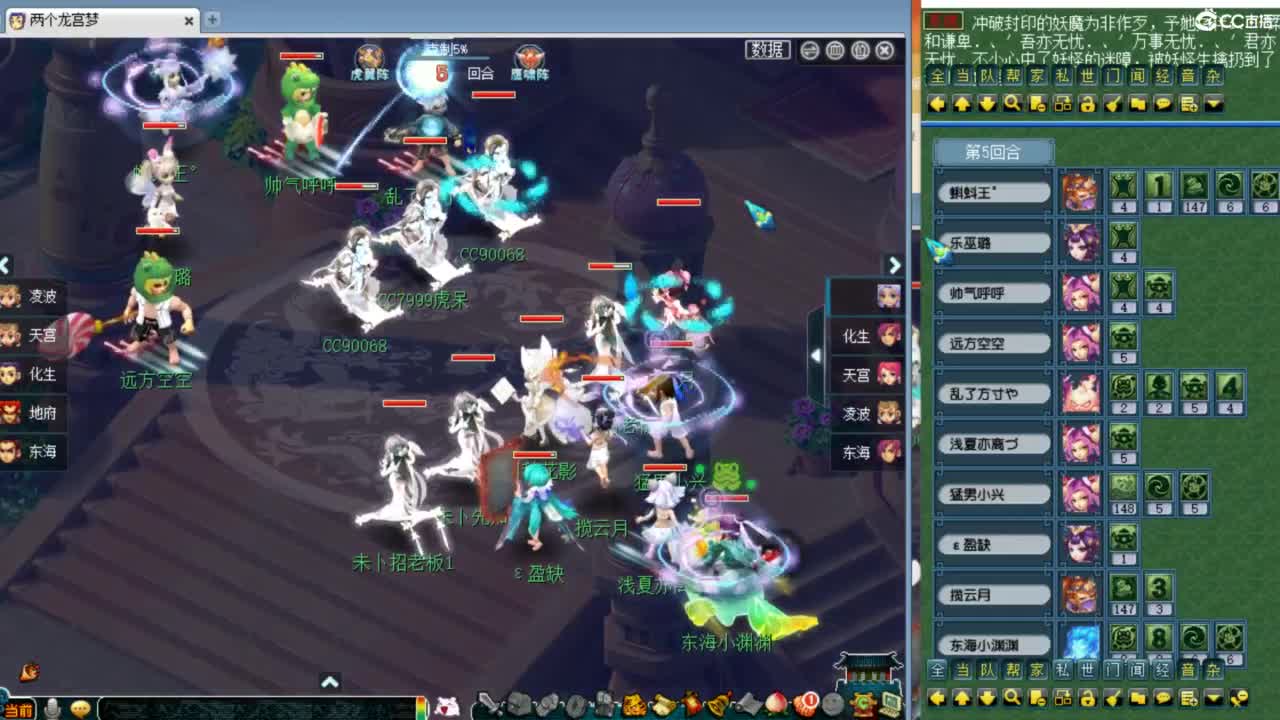This screenshot has width=1280, height=720.
Task: Click the 数据 button above the battle
Action: tap(767, 49)
